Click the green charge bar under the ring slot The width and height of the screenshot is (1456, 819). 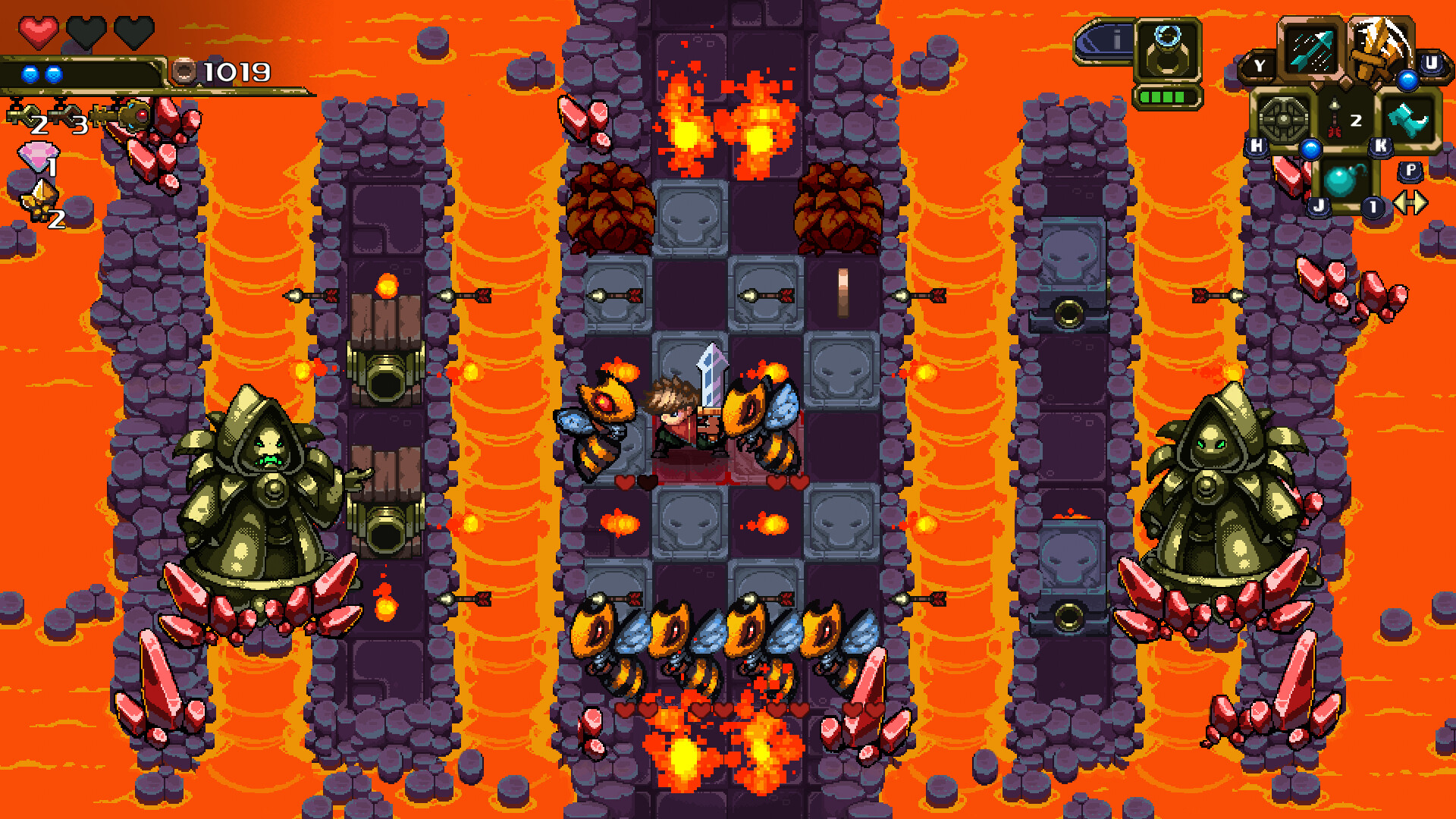(1166, 97)
